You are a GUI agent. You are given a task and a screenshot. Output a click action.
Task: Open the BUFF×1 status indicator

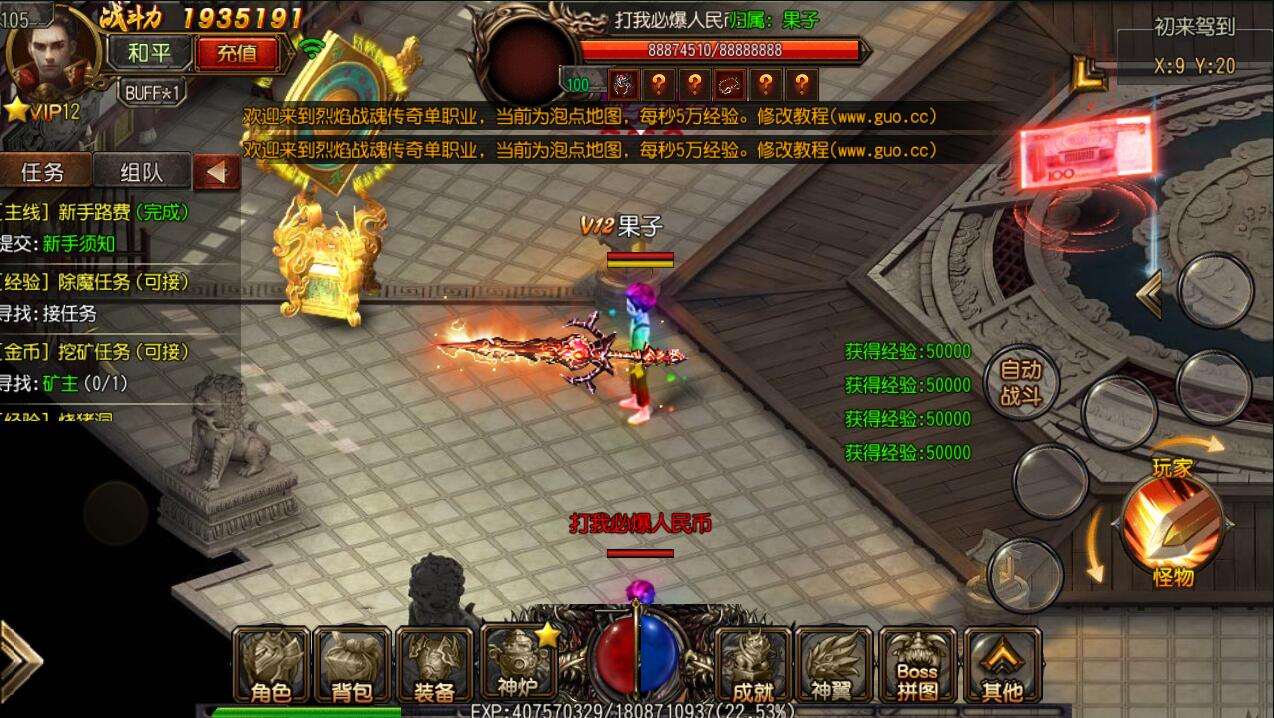click(x=153, y=93)
